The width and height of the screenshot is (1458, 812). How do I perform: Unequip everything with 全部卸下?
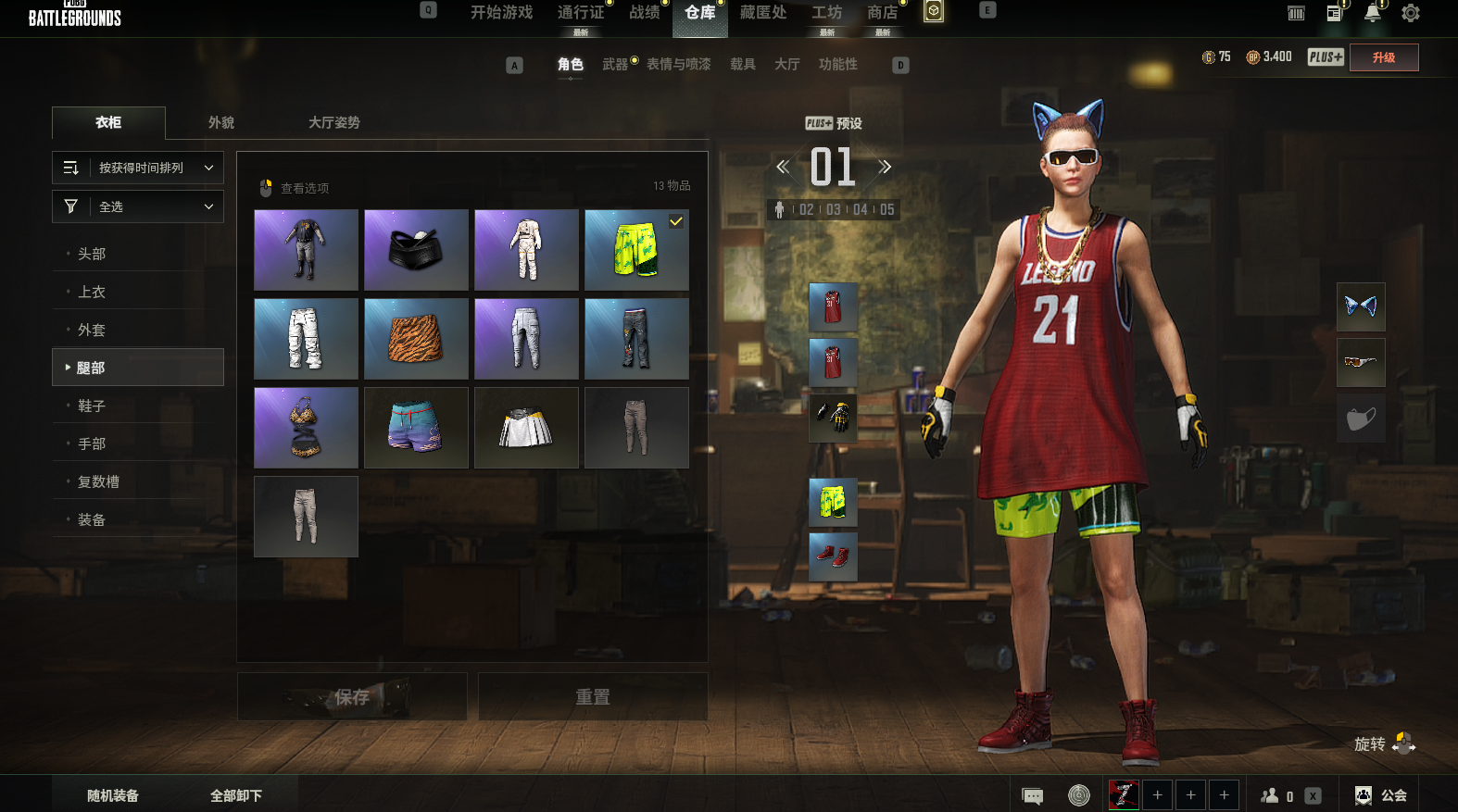click(236, 795)
